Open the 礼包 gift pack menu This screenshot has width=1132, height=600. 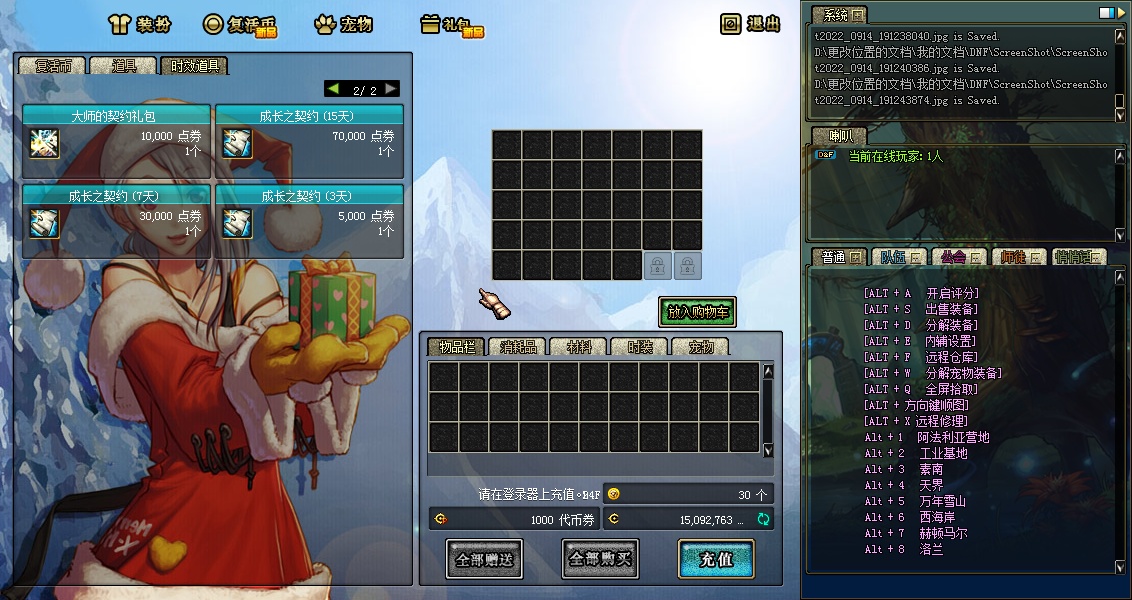(x=450, y=25)
